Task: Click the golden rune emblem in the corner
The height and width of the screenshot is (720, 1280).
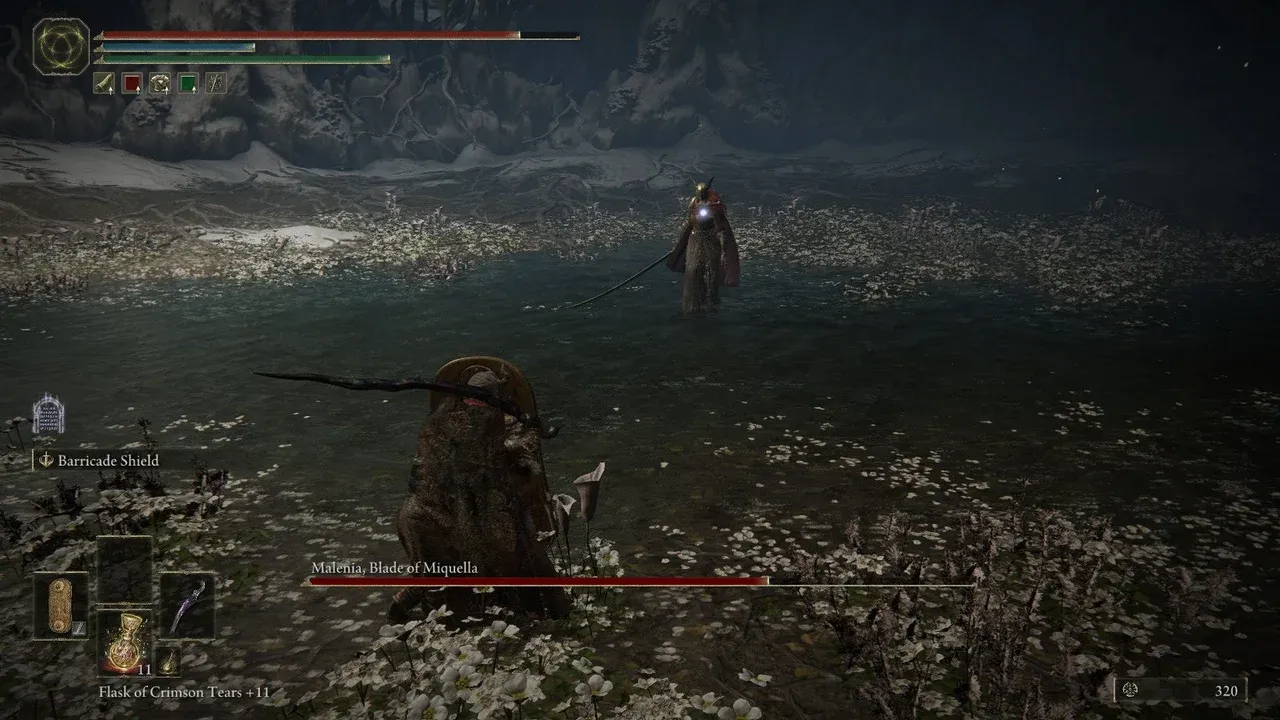Action: coord(61,46)
